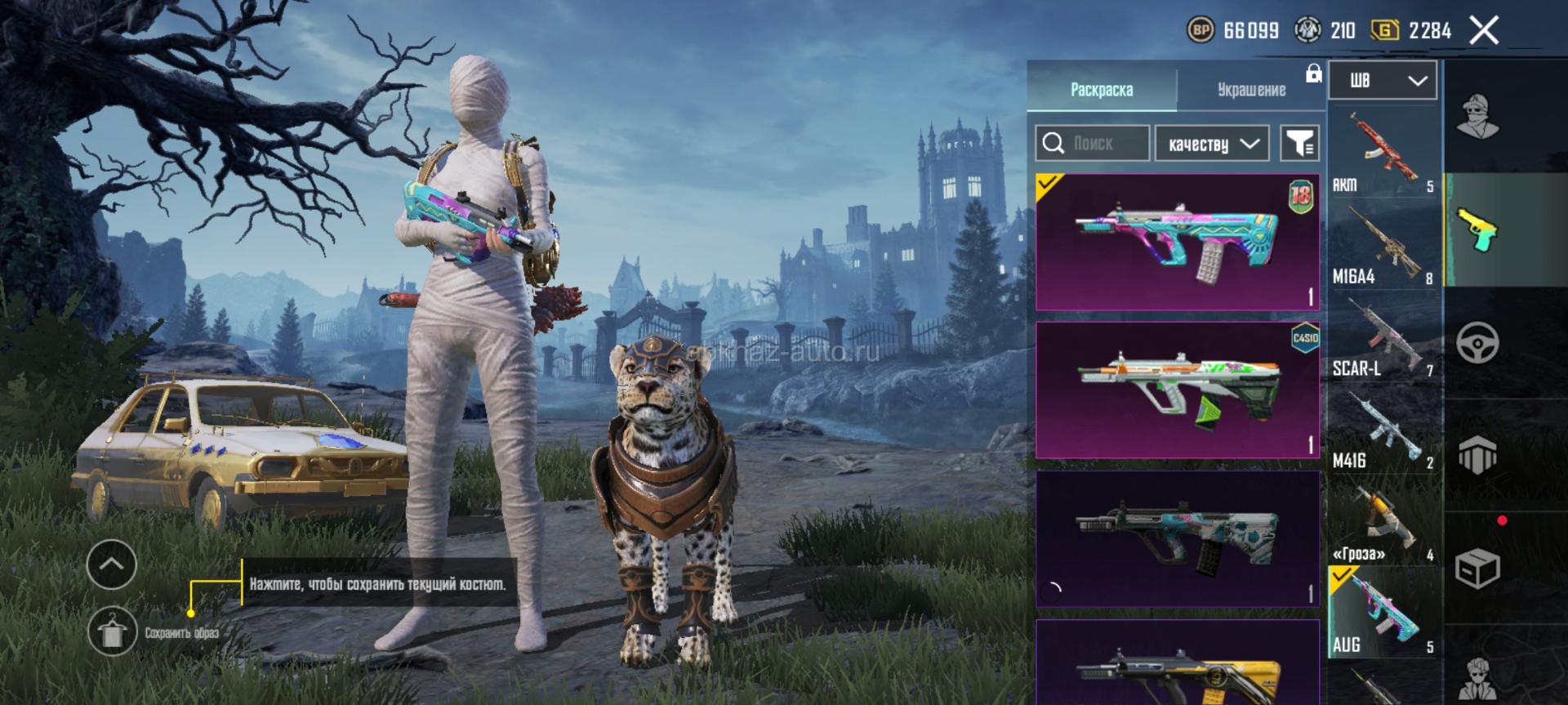Click the Поиск search field
The width and height of the screenshot is (1568, 705).
click(x=1093, y=144)
